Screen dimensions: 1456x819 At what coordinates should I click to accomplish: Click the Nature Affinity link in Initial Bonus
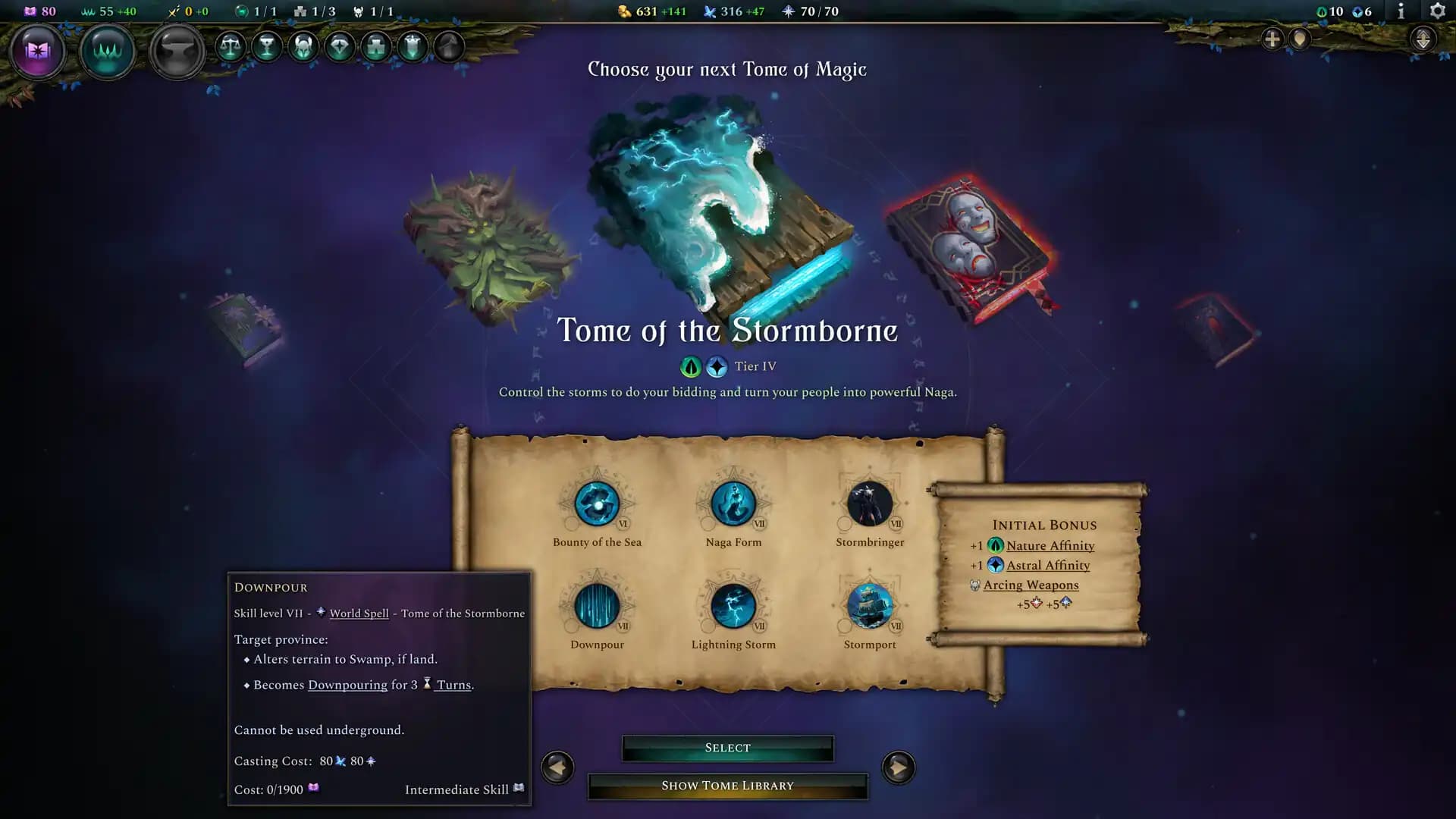coord(1050,545)
